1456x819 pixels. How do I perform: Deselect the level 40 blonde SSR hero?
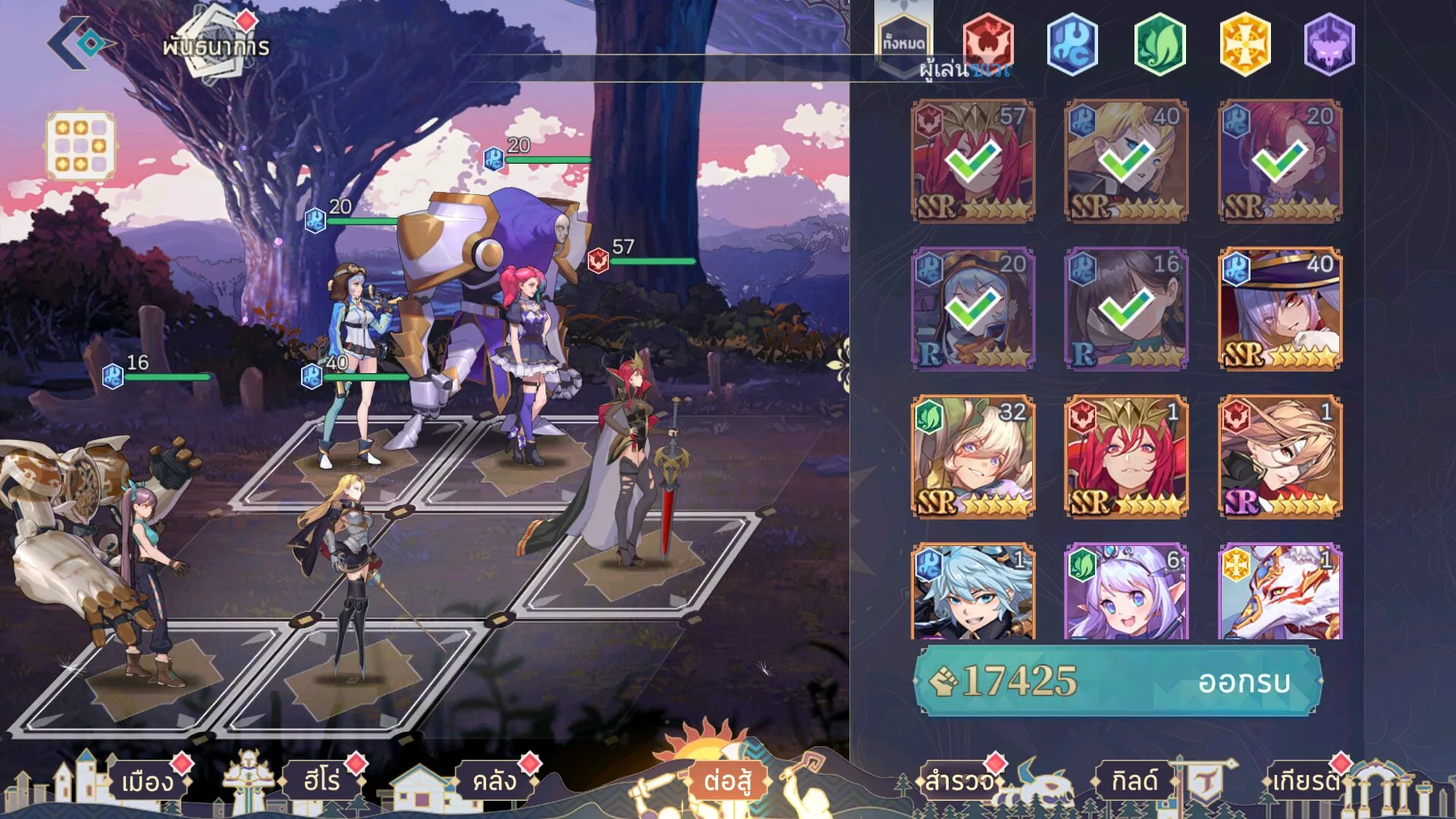pos(1126,161)
